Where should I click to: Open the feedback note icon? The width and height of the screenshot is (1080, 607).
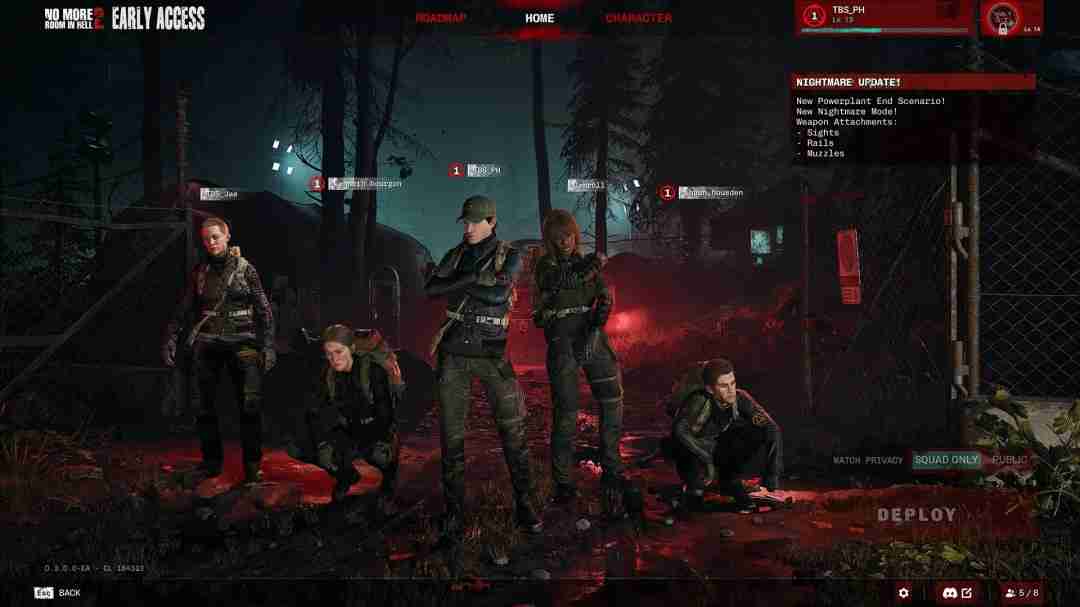click(966, 593)
